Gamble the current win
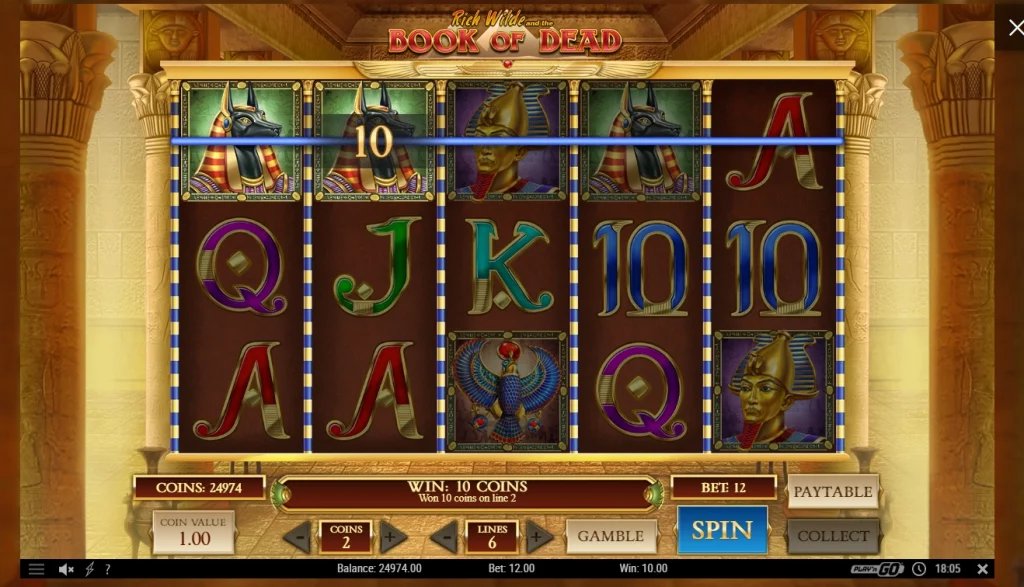This screenshot has width=1024, height=587. 611,536
